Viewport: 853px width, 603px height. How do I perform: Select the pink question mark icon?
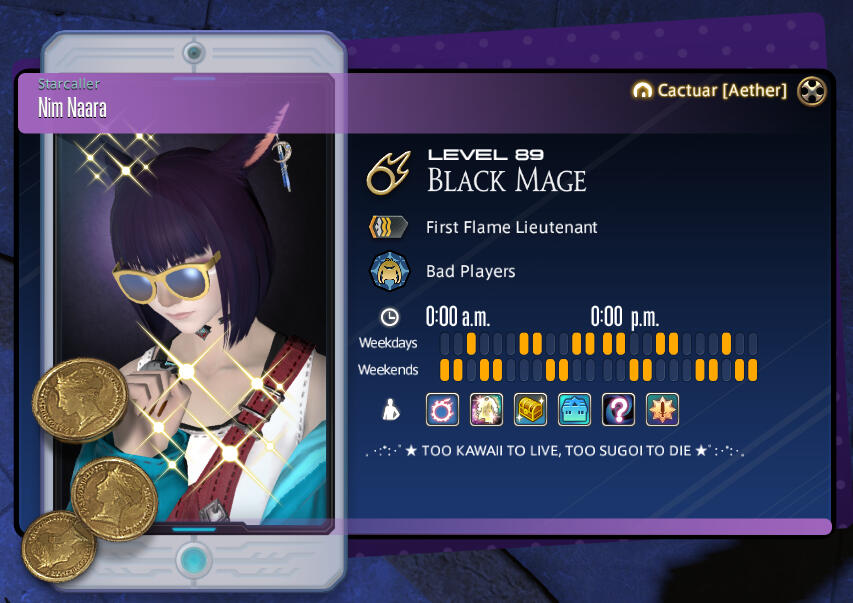pos(618,409)
